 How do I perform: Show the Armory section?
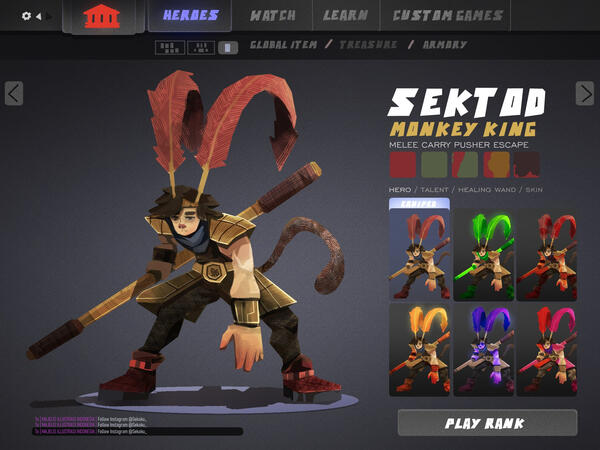(444, 46)
